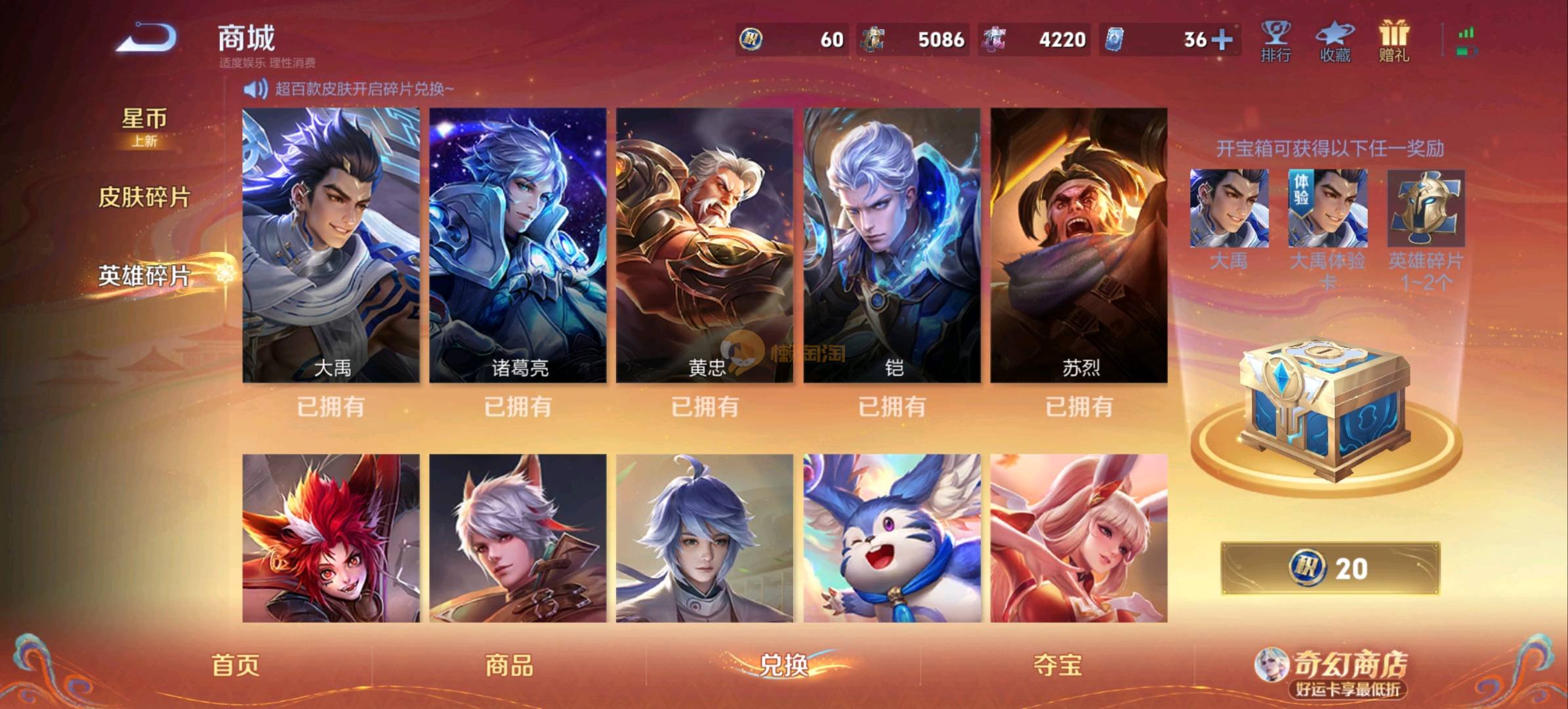Choose the 诸葛亮 hero card
Viewport: 1568px width, 709px height.
(x=518, y=245)
